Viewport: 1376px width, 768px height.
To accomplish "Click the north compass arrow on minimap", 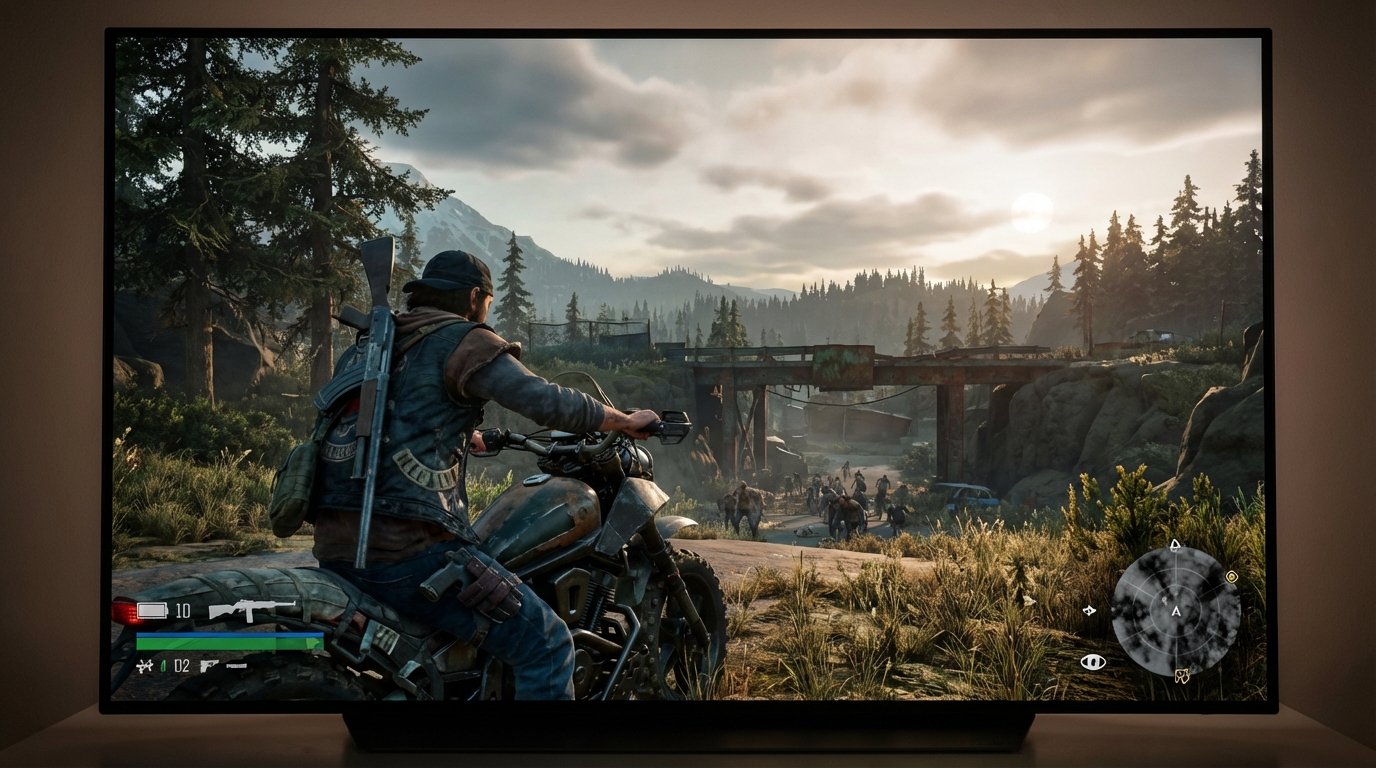I will coord(1175,545).
